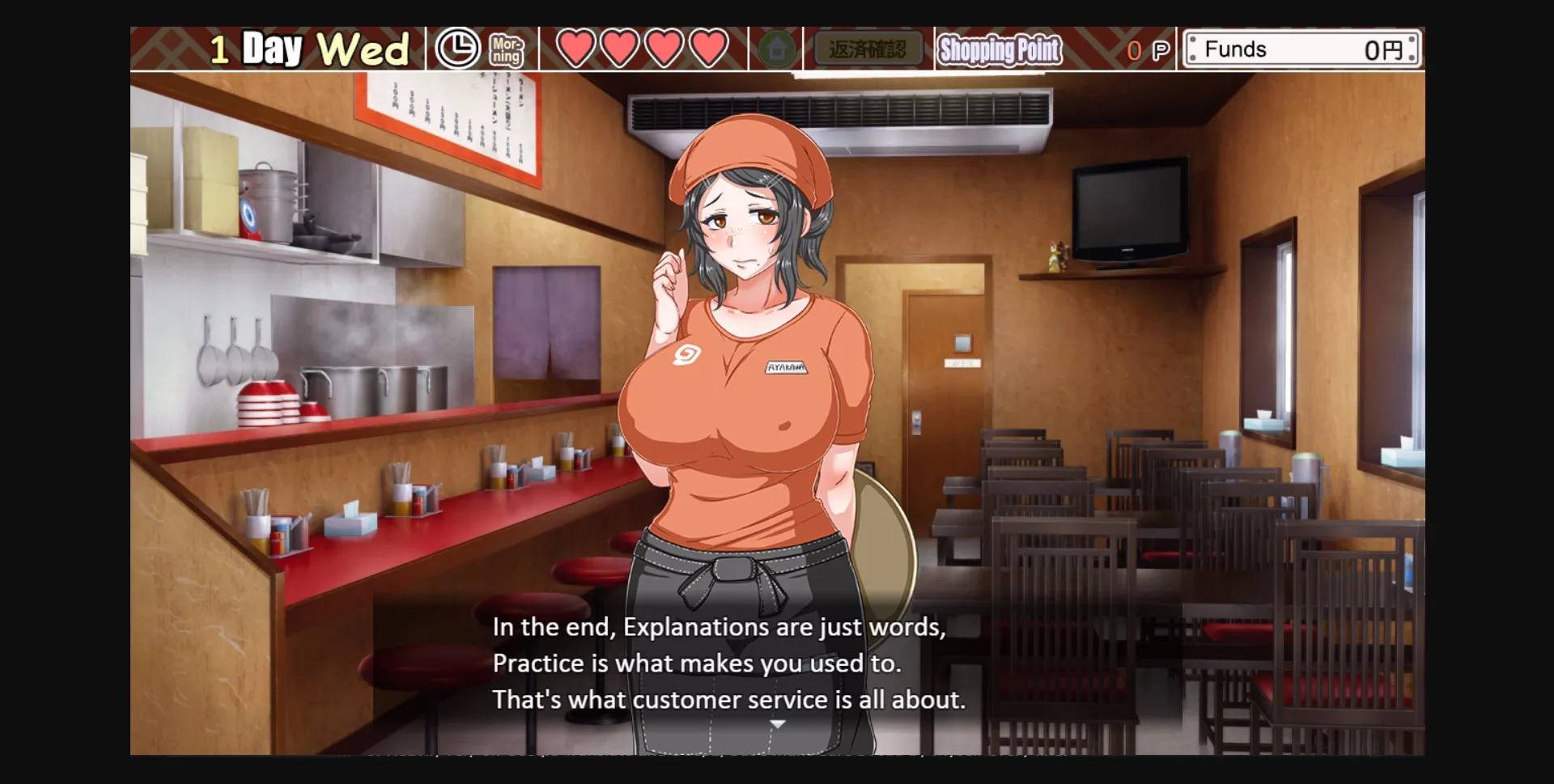This screenshot has width=1554, height=784.
Task: Click the Wed weekday label
Action: pos(366,49)
